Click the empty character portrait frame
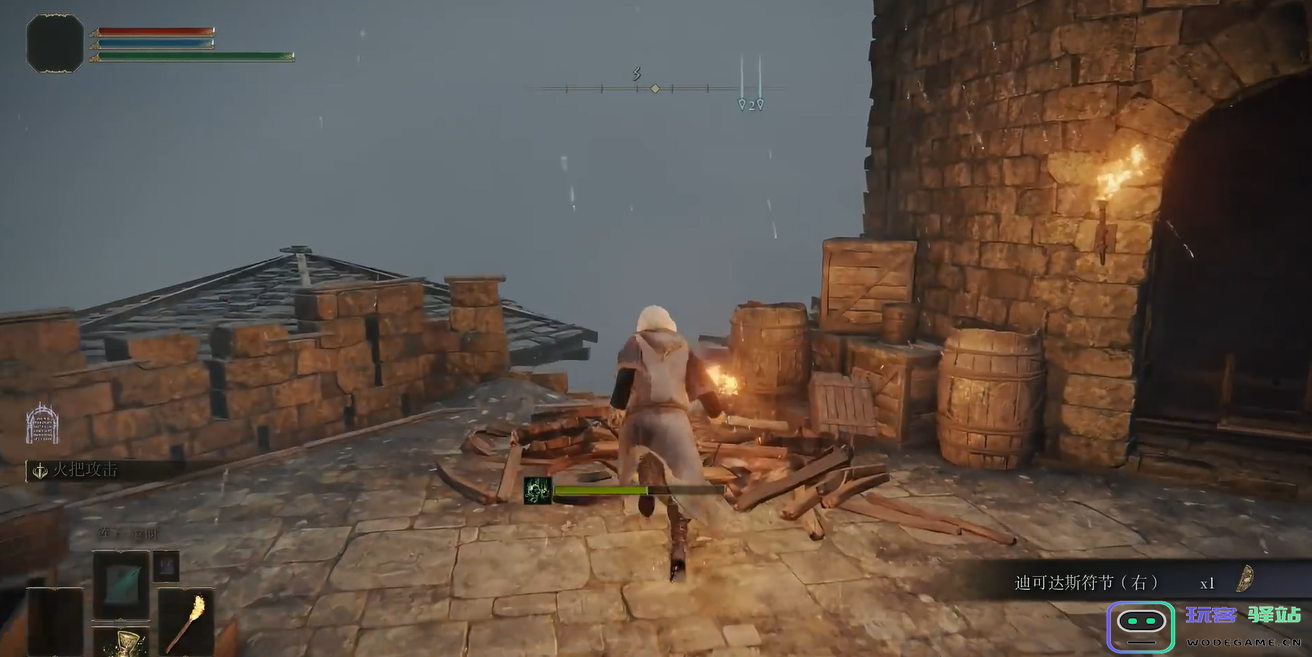Viewport: 1312px width, 657px height. point(55,43)
